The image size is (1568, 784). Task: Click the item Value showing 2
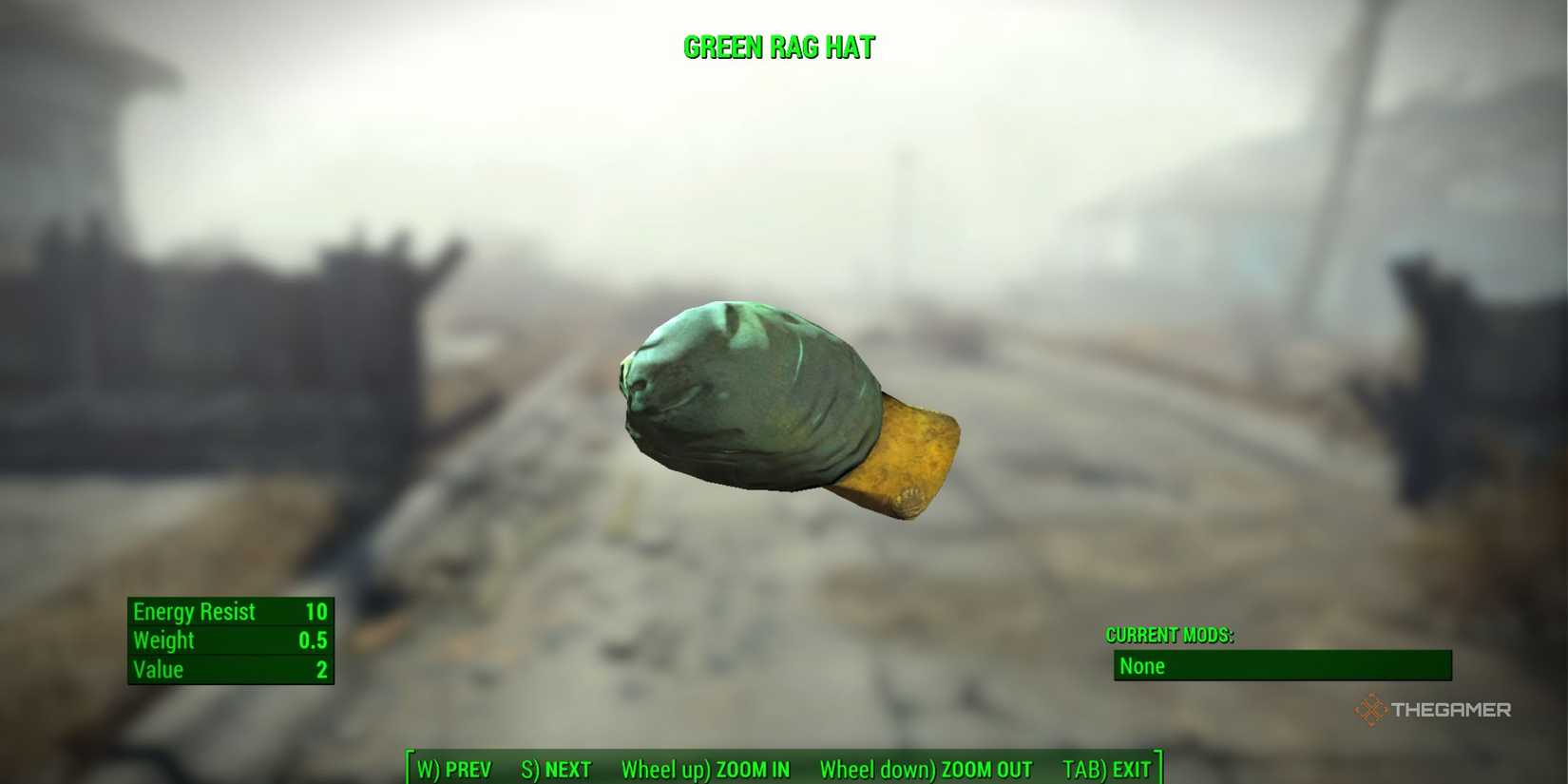[x=319, y=669]
